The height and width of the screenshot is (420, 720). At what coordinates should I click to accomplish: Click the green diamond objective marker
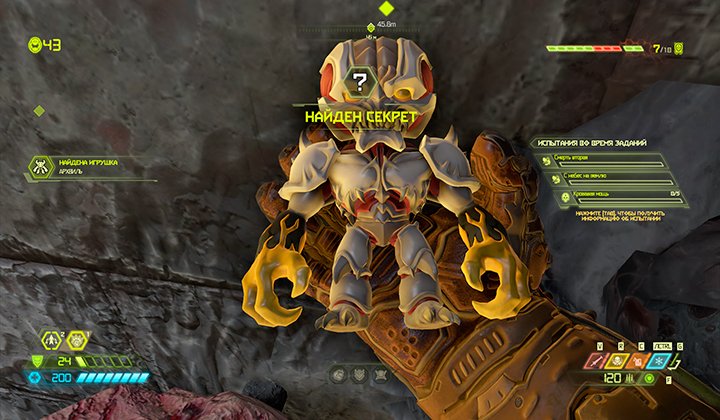(386, 9)
